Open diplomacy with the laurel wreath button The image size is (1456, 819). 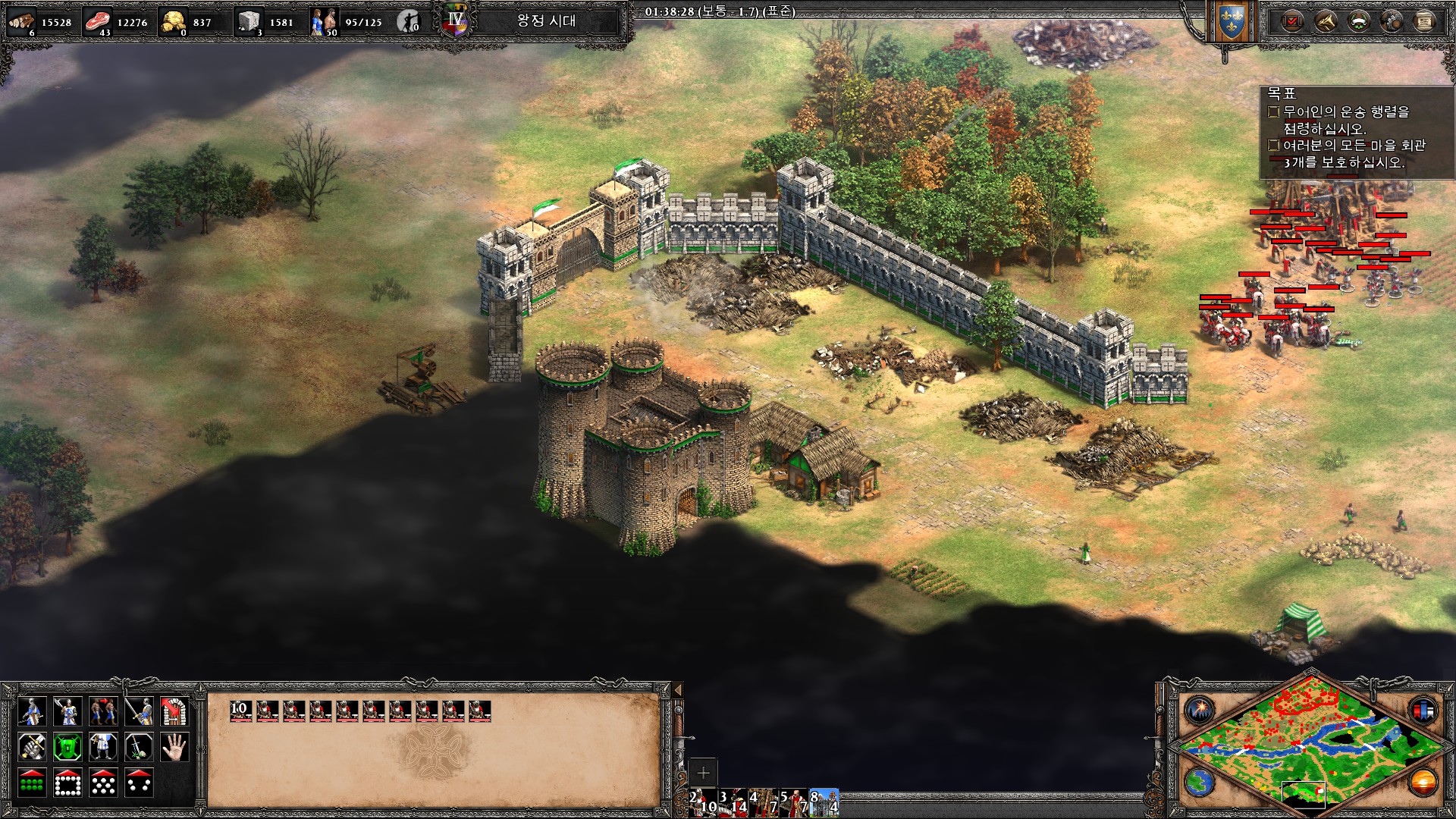[x=1357, y=21]
